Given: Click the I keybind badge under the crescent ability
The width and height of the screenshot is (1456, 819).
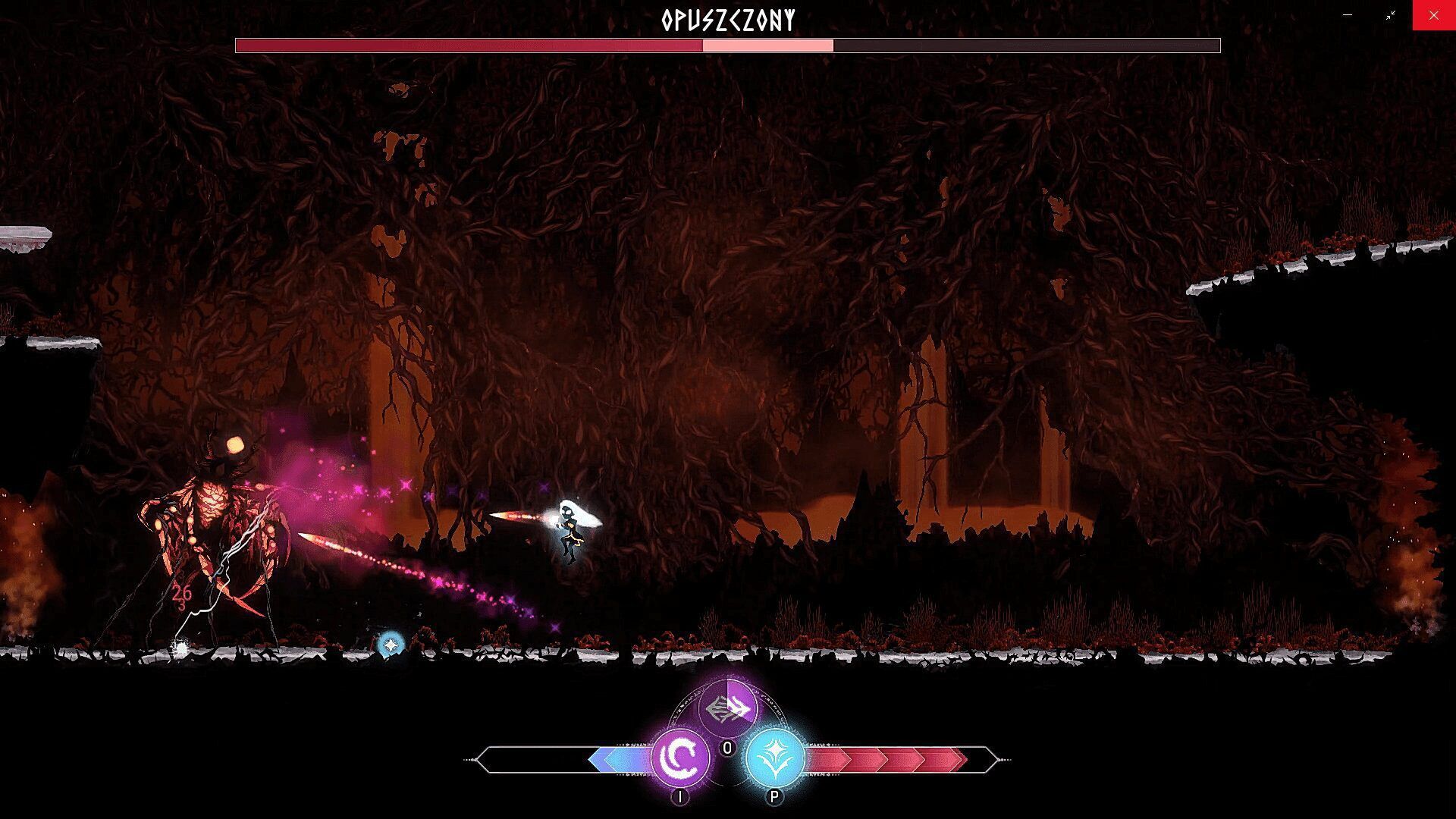Looking at the screenshot, I should (x=680, y=798).
